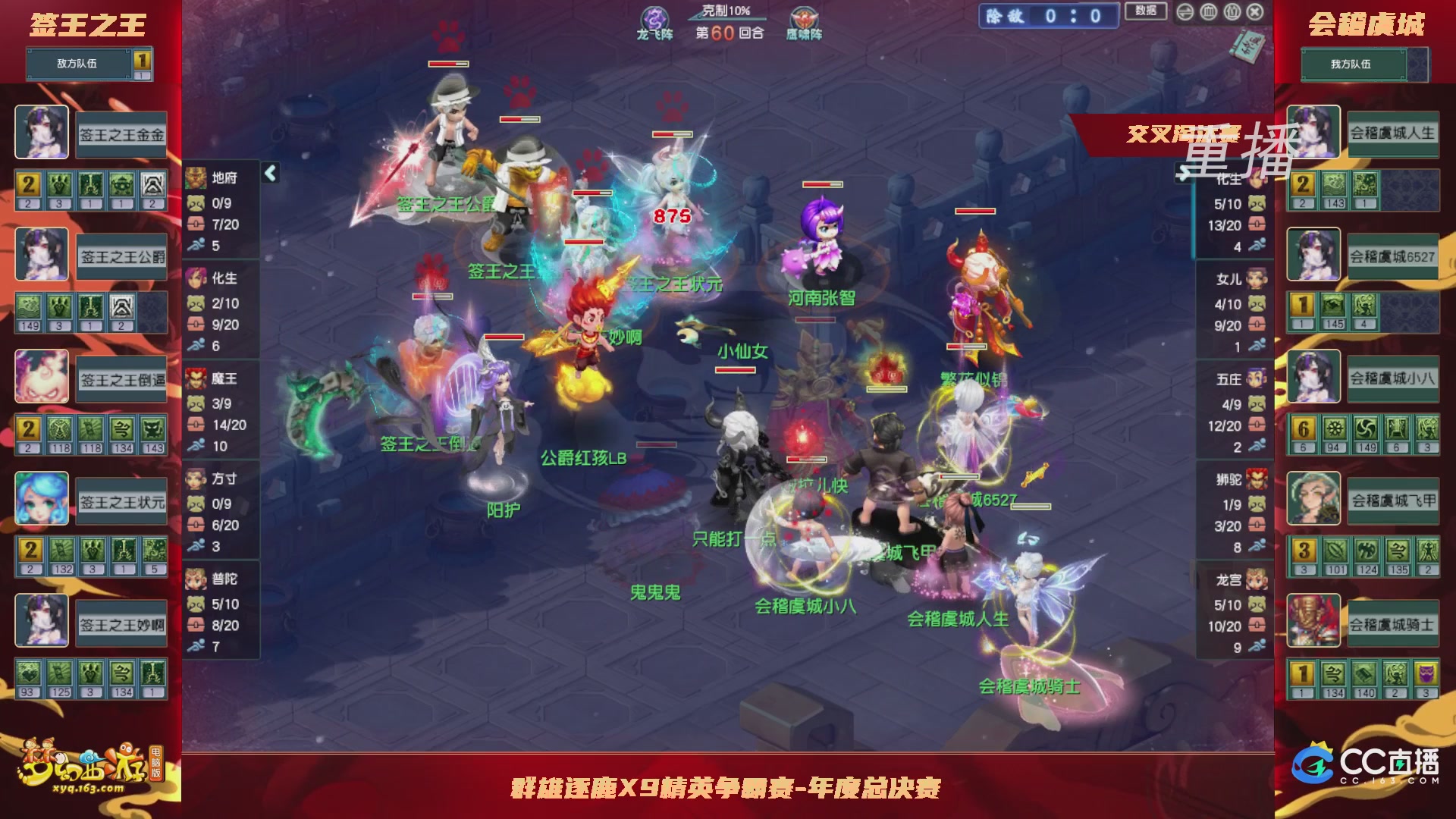Click 签王之王金金's character portrait
The image size is (1456, 819).
42,132
